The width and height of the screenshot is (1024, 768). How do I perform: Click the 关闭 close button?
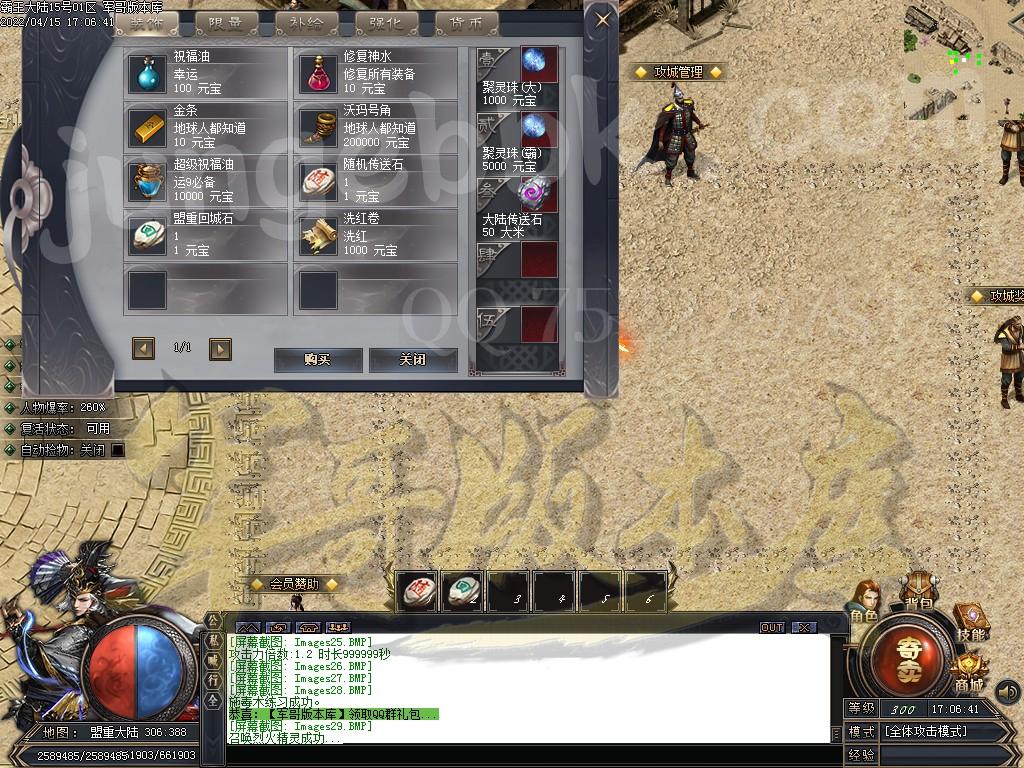[412, 360]
